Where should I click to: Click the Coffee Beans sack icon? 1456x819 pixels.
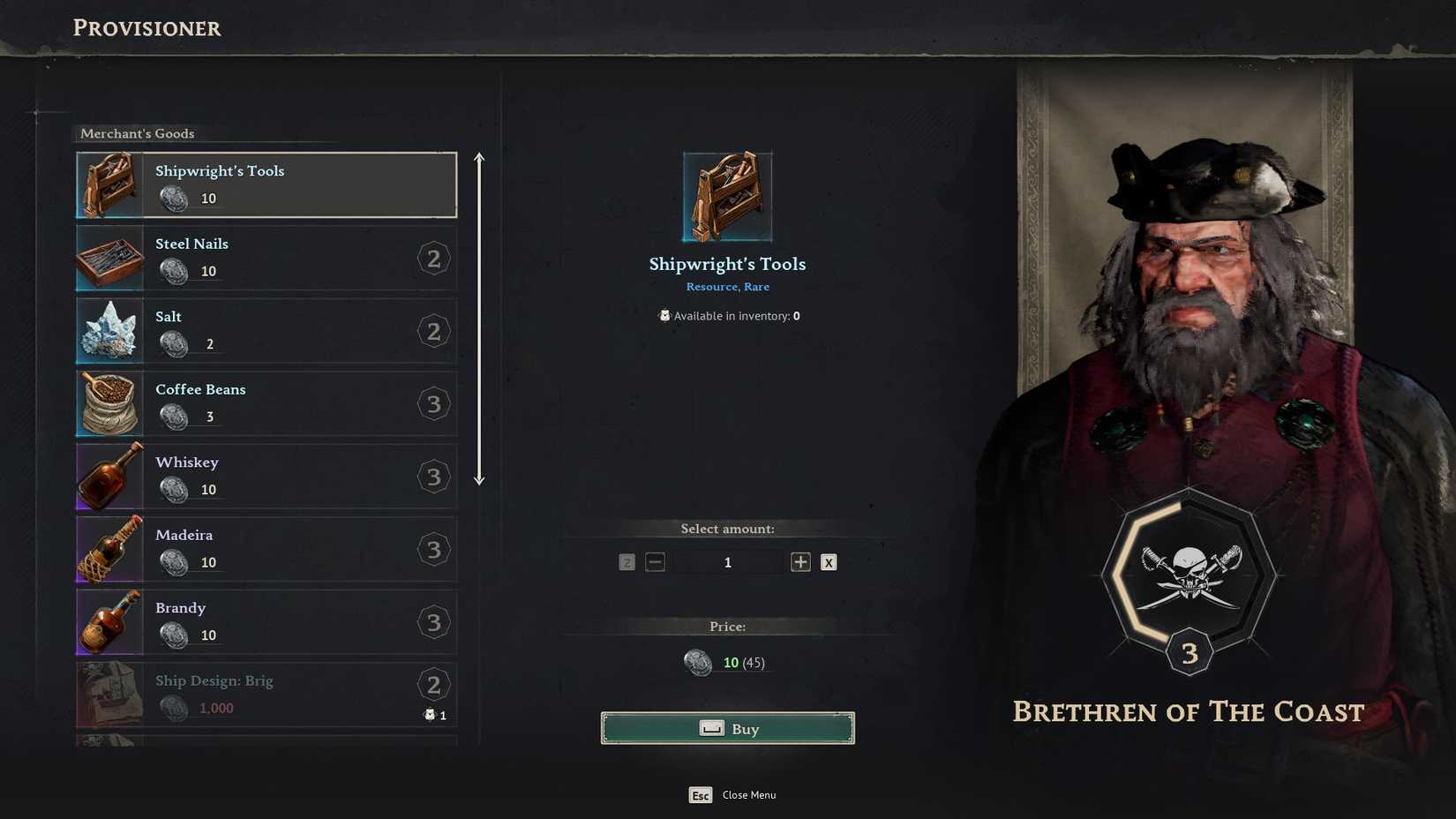[x=108, y=403]
